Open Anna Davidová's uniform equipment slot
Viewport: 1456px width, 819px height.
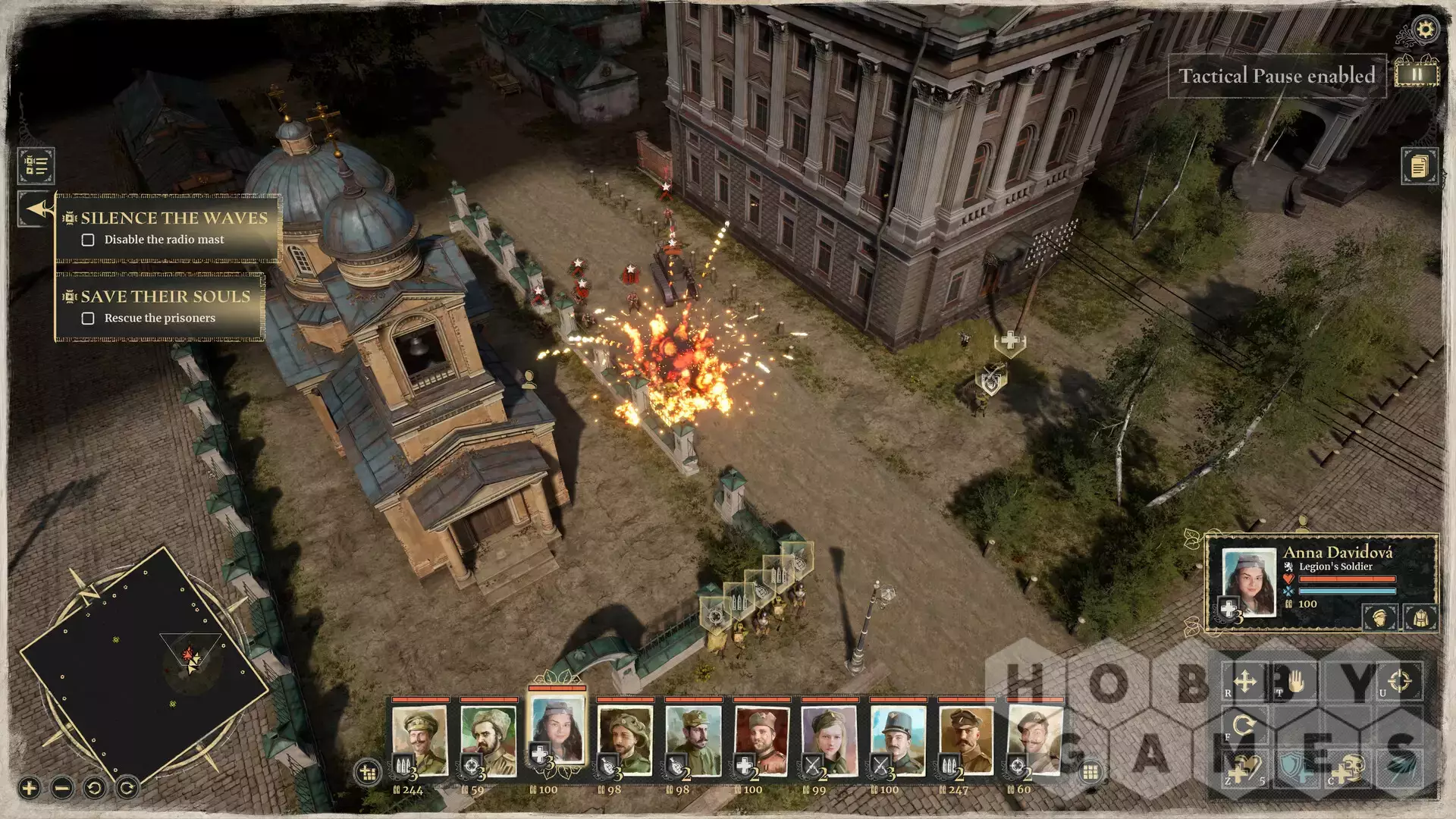click(x=1420, y=617)
